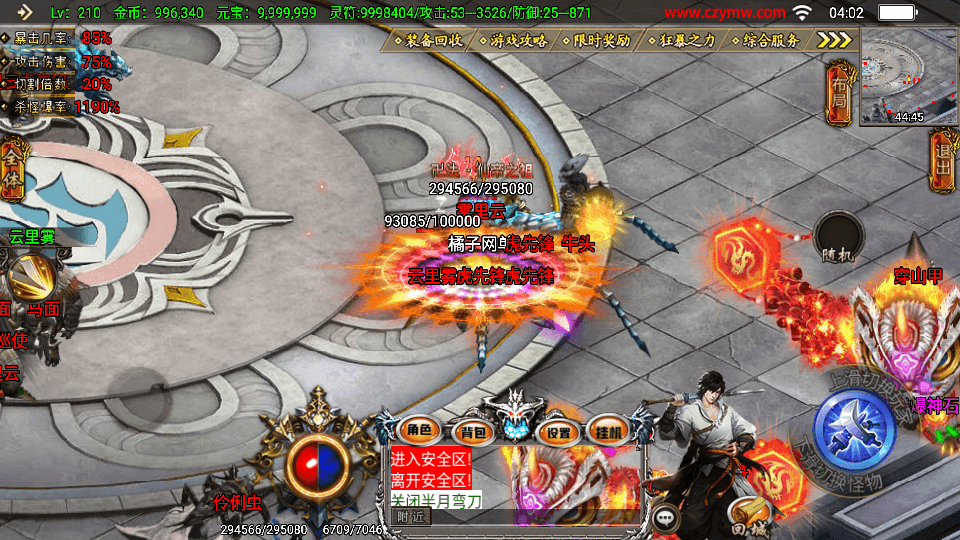960x540 pixels.
Task: Open the chat speech bubble icon
Action: pyautogui.click(x=667, y=517)
